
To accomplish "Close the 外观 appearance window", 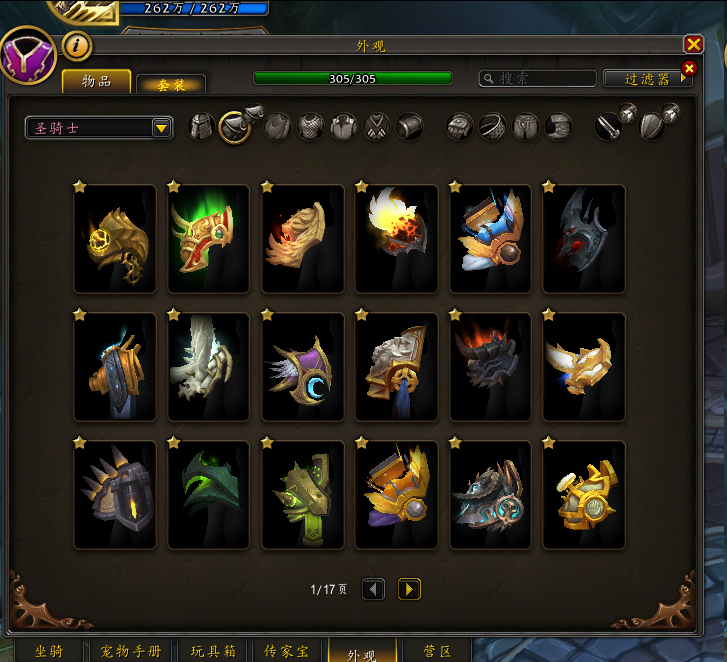I will point(693,45).
